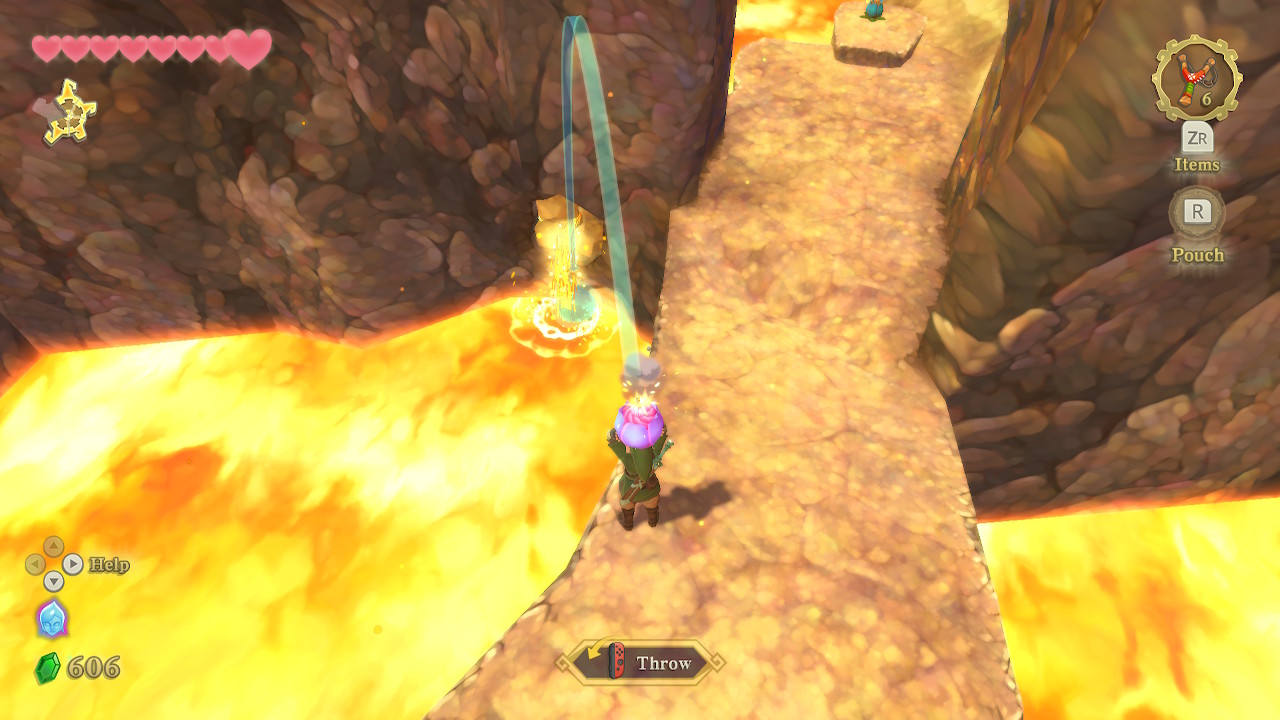
Task: Click the blue Fi crystal icon
Action: [x=52, y=618]
